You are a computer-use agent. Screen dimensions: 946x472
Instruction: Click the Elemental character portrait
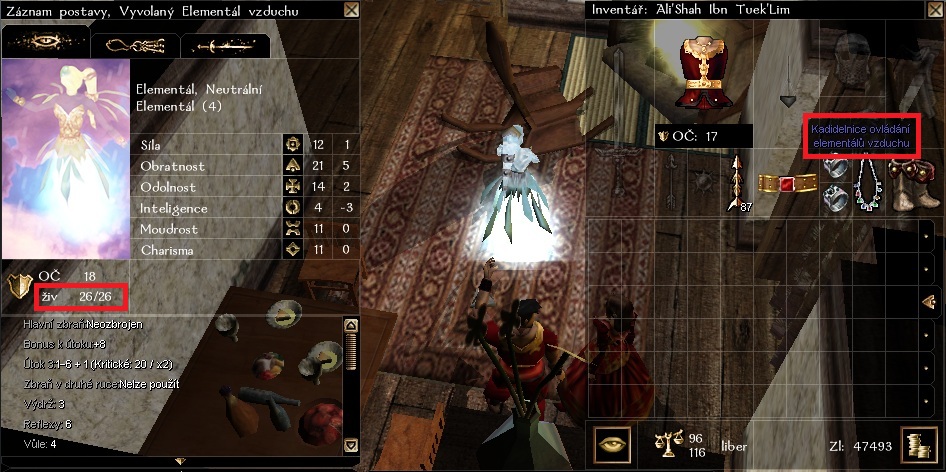(64, 162)
